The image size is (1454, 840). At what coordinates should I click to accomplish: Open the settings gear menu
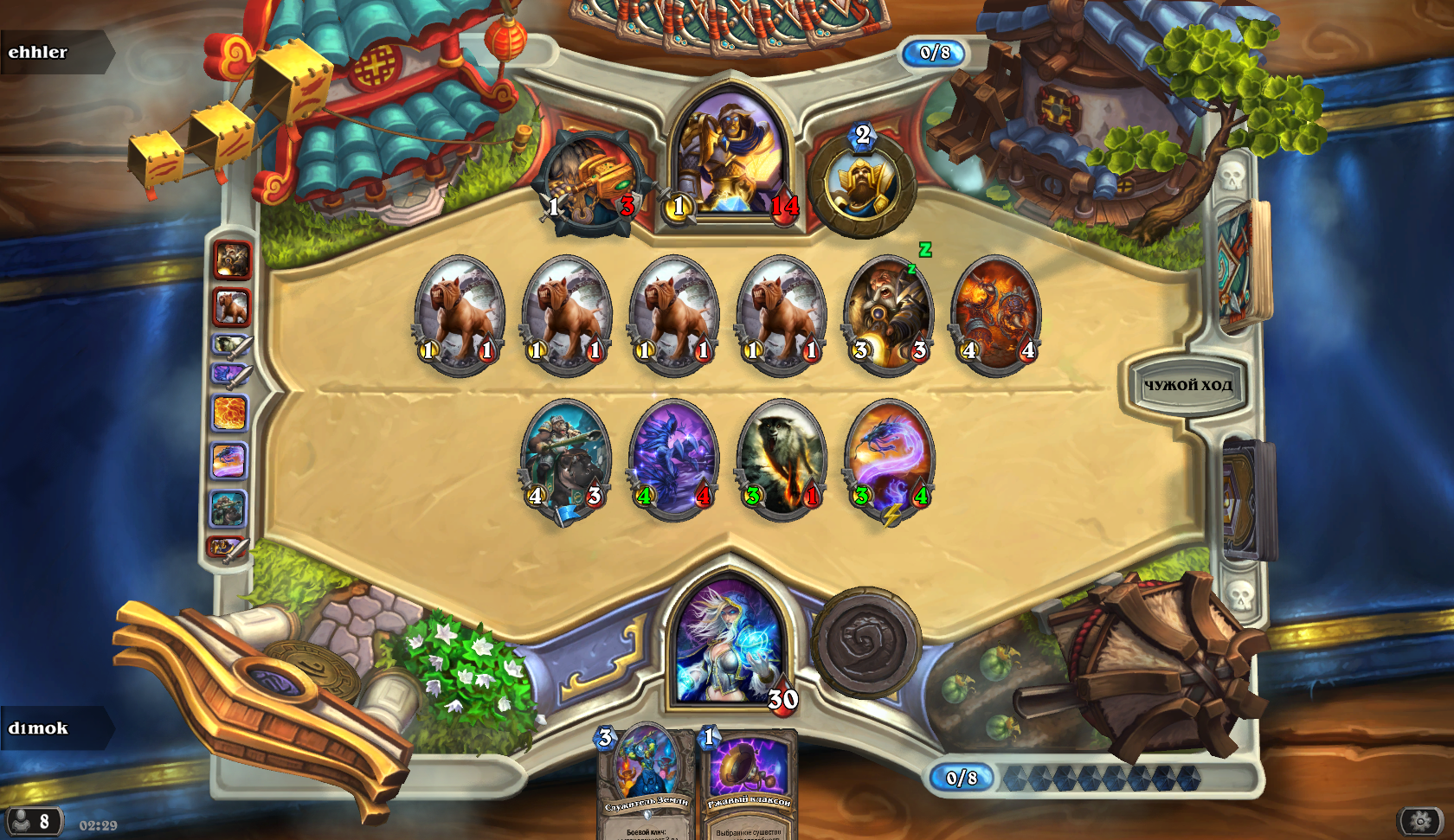point(1420,820)
